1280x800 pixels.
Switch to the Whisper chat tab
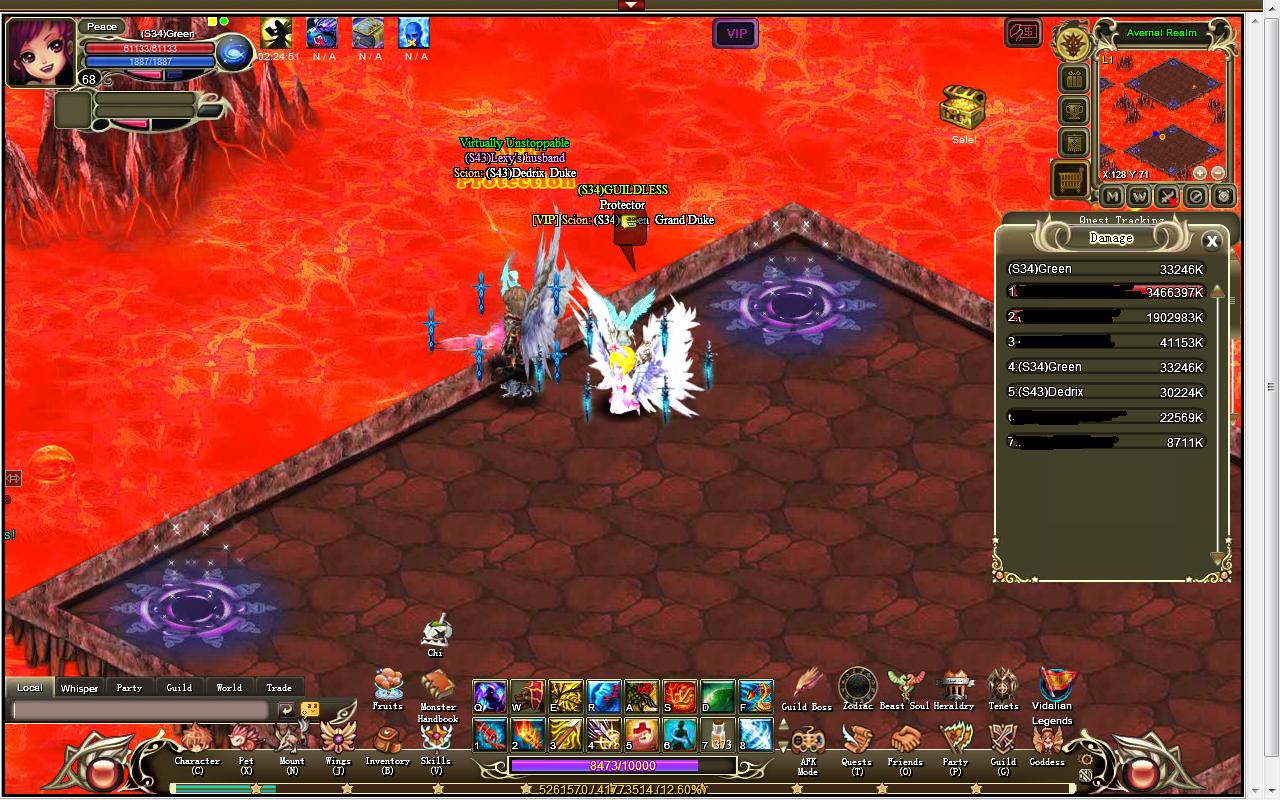pos(79,688)
